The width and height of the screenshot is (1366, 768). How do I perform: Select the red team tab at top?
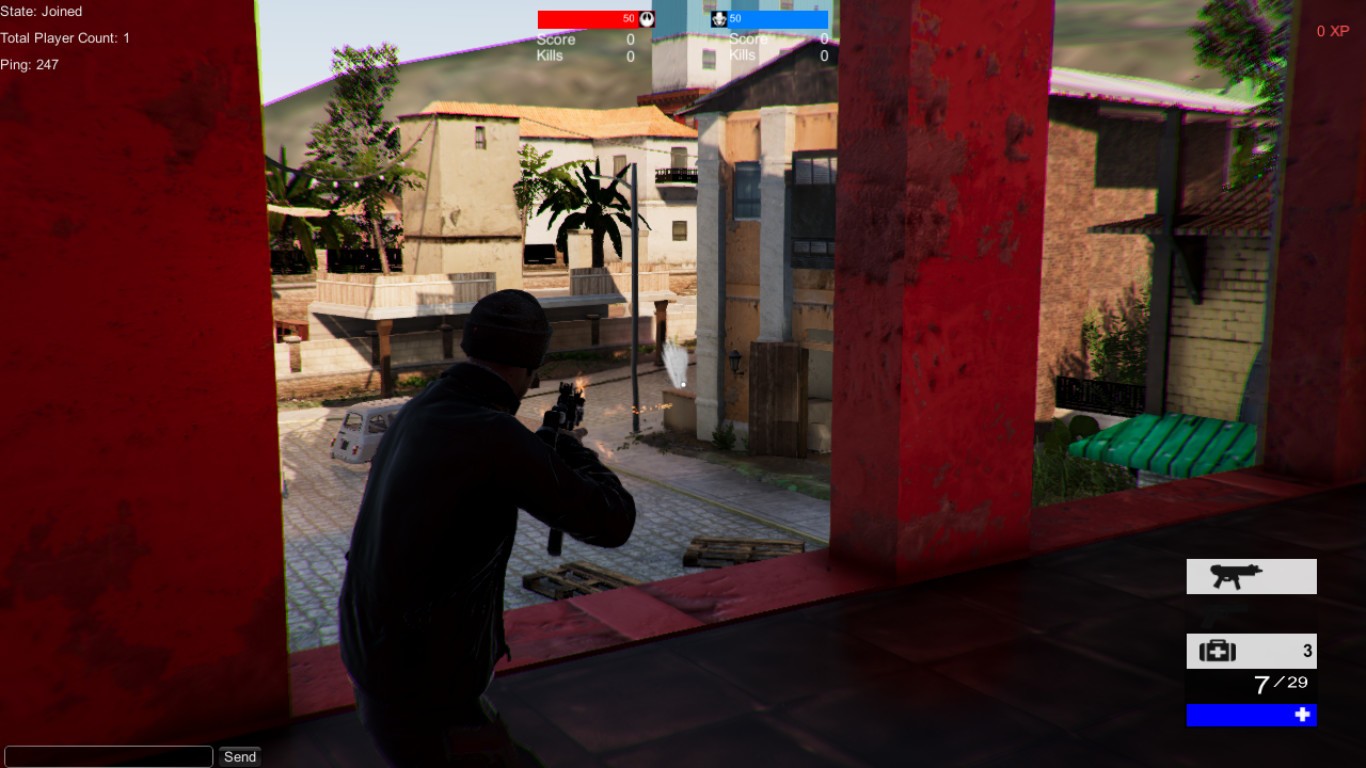point(590,18)
